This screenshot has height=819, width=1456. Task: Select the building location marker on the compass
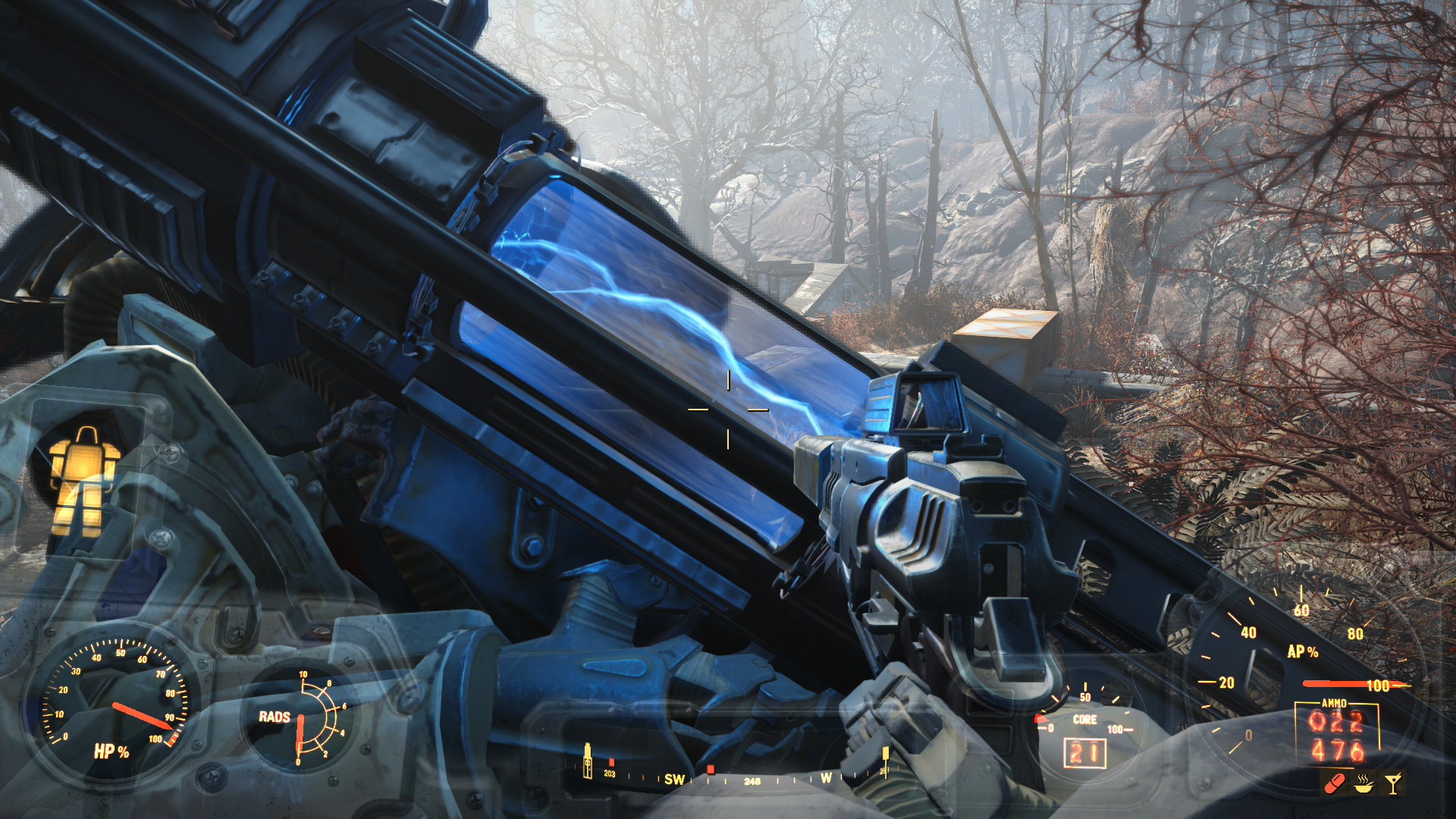586,761
